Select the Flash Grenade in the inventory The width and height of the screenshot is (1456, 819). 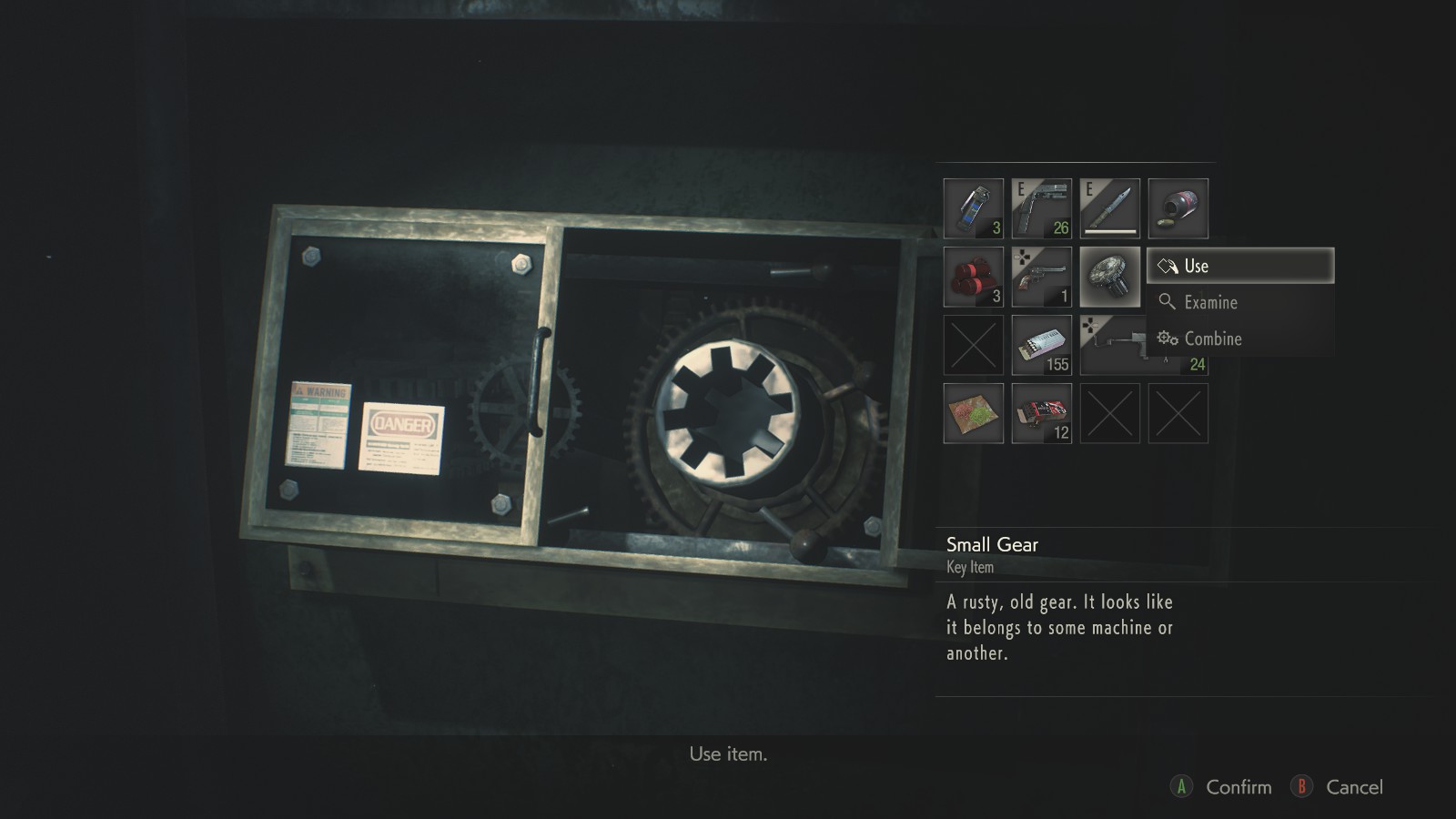click(x=972, y=207)
